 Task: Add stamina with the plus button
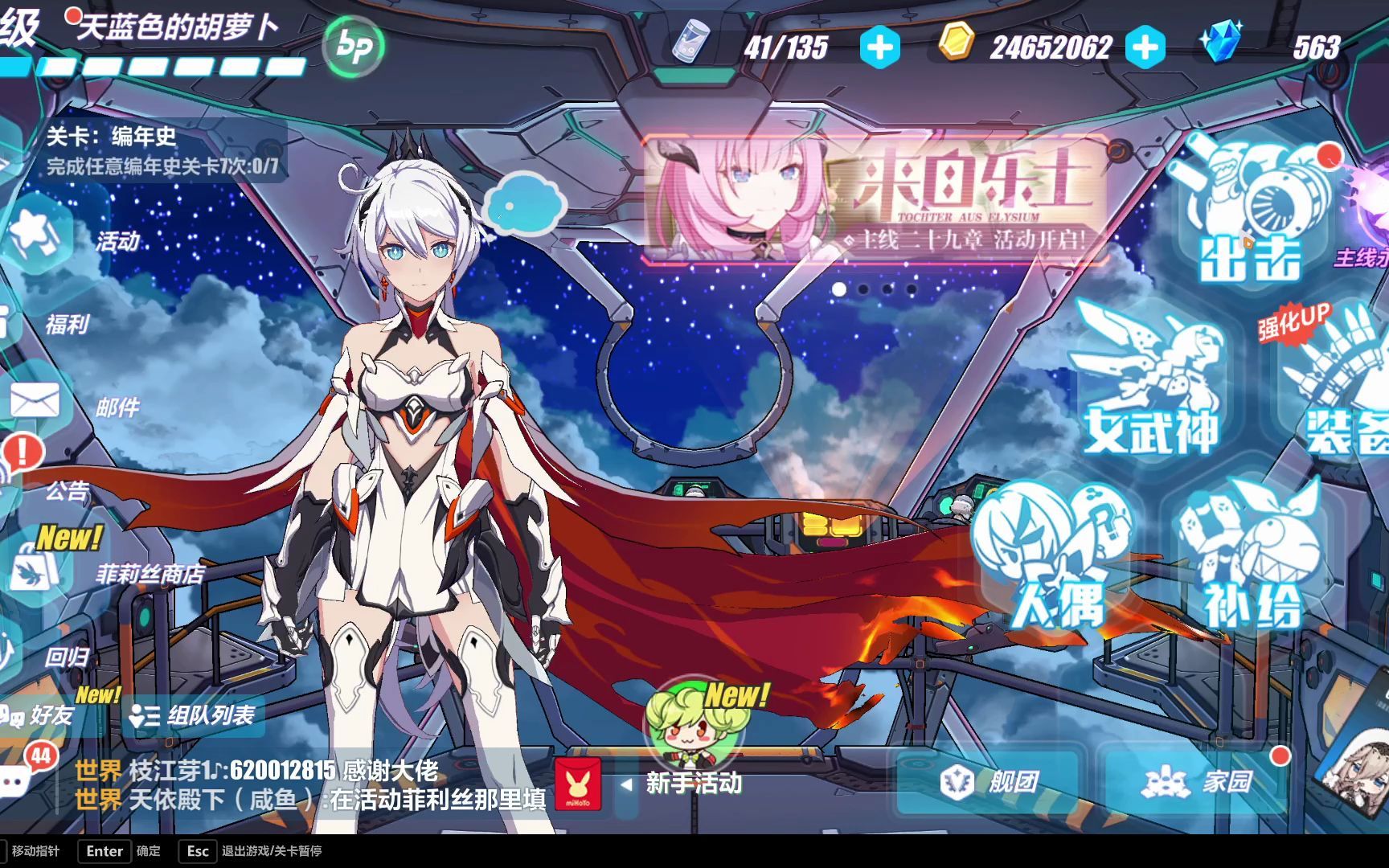click(879, 47)
